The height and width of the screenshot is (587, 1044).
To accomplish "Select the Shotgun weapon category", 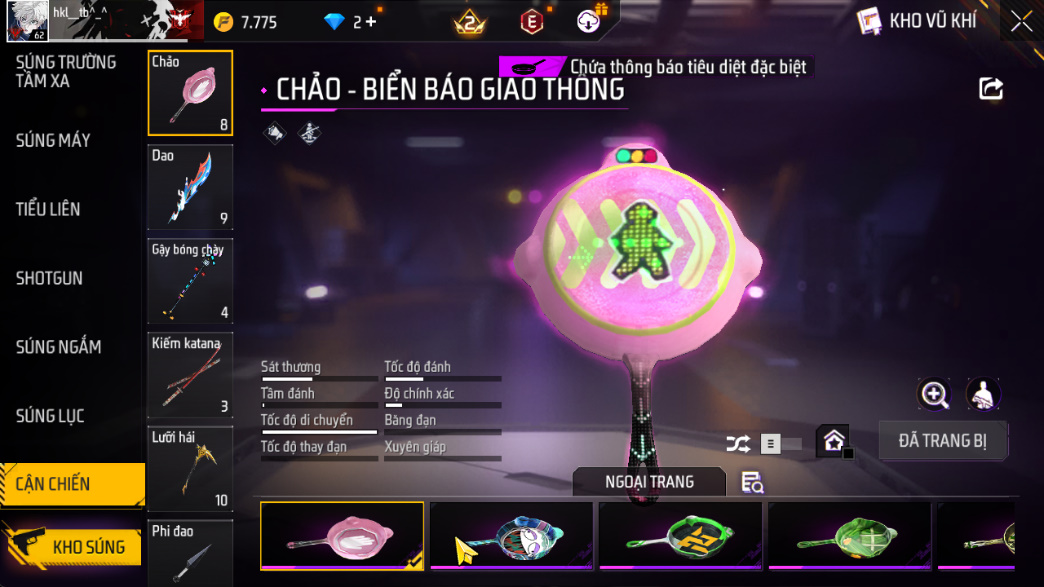I will pos(49,278).
